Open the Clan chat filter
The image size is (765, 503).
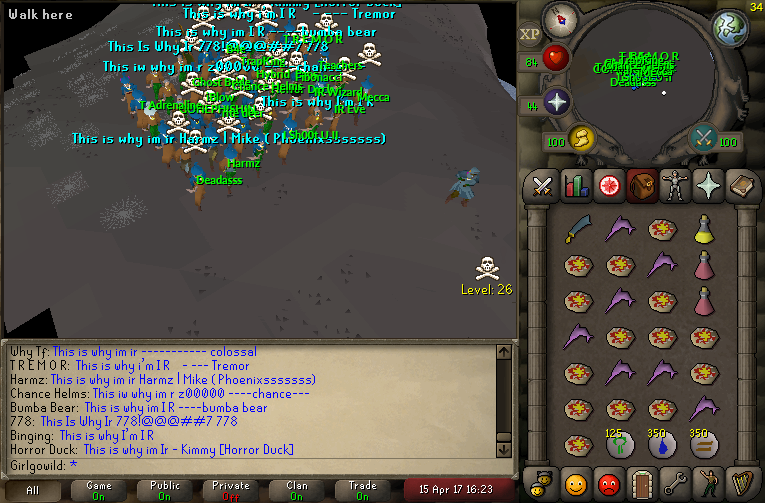coord(297,490)
